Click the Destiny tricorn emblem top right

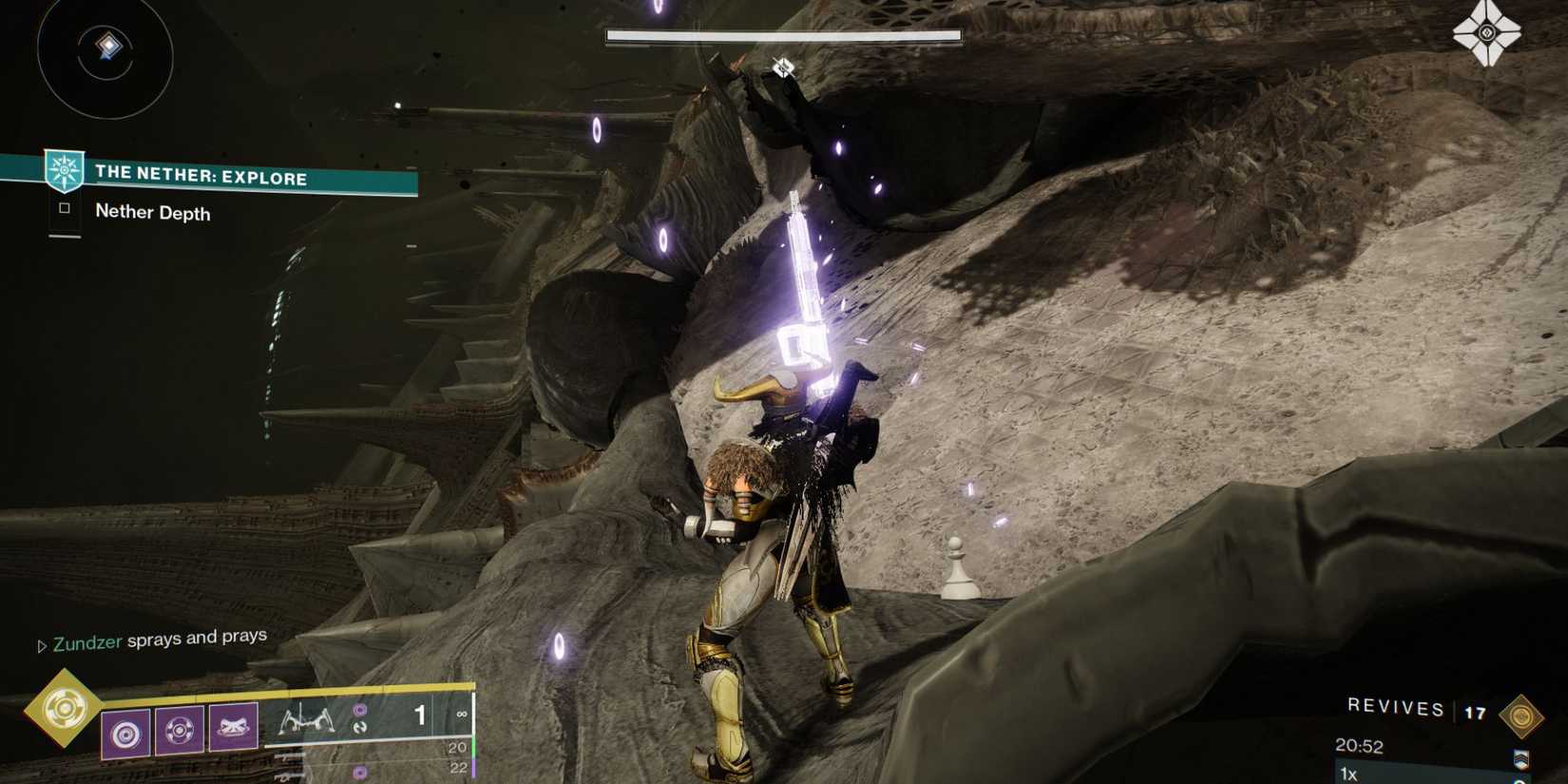pyautogui.click(x=1485, y=31)
